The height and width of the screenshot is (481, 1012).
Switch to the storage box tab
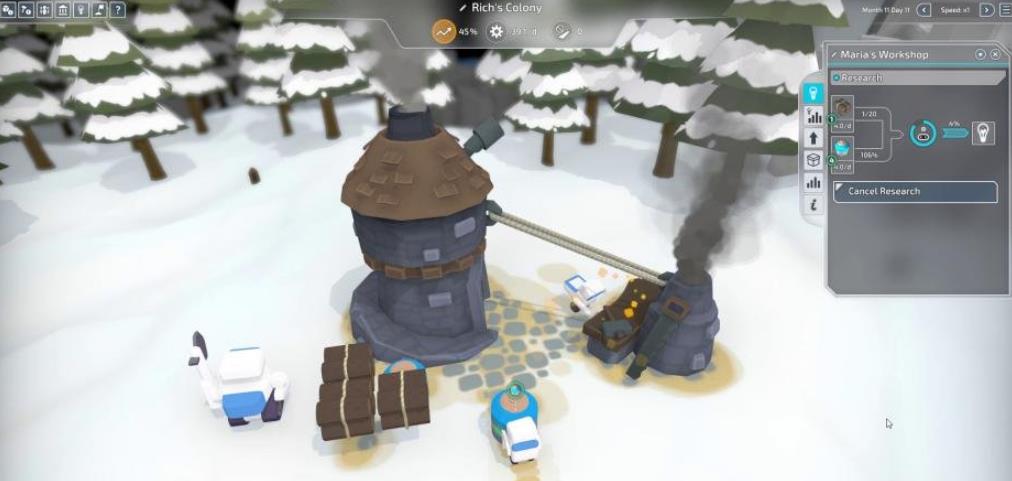coord(813,160)
